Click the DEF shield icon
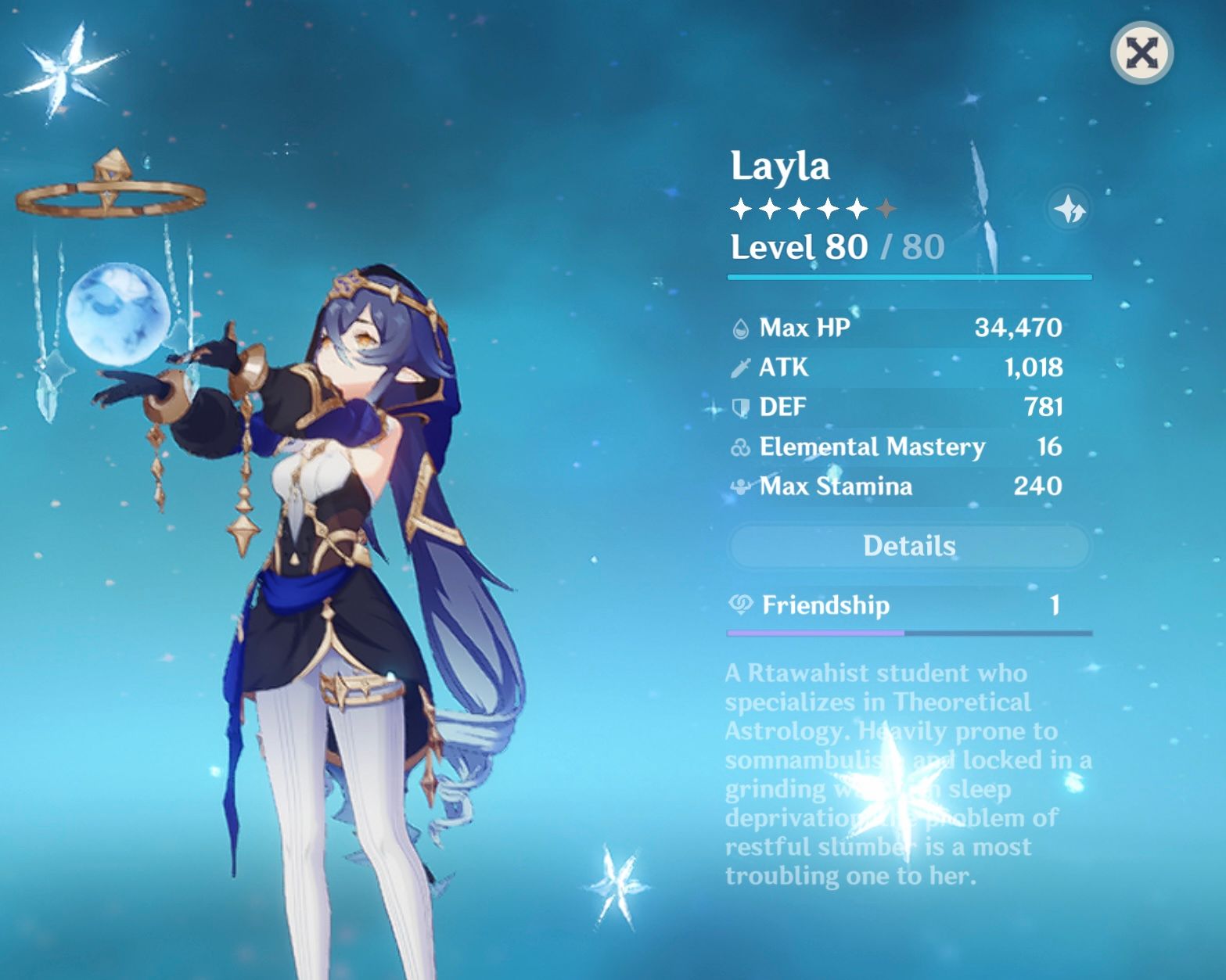This screenshot has width=1226, height=980. (739, 407)
